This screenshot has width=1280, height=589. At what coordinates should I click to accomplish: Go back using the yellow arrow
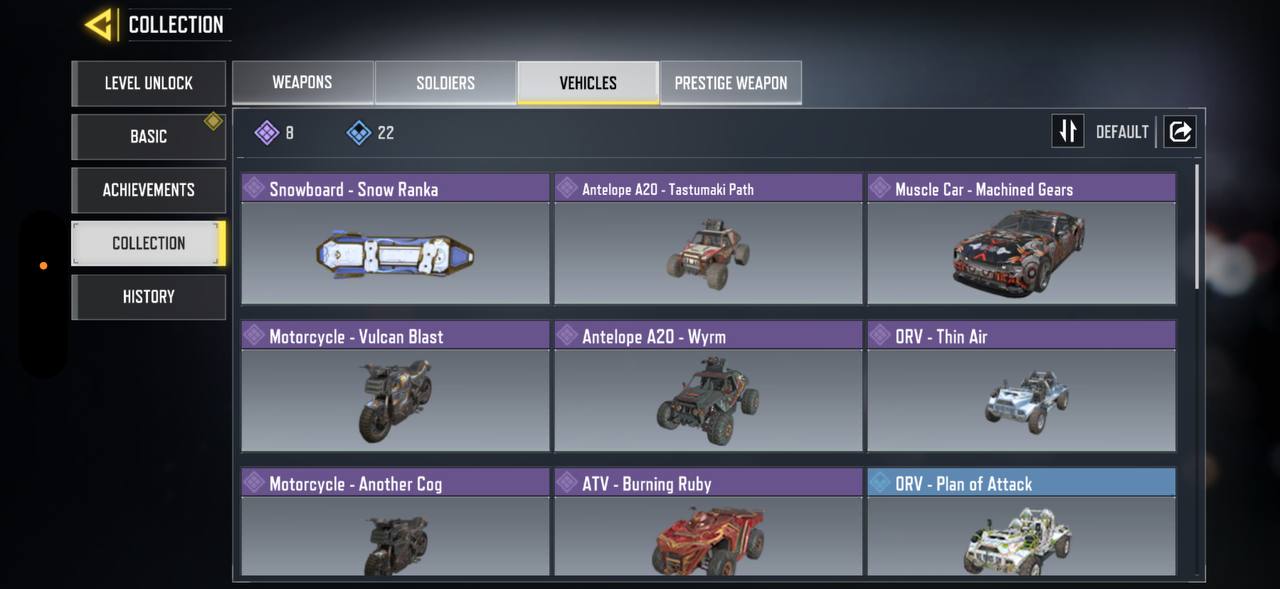point(99,24)
